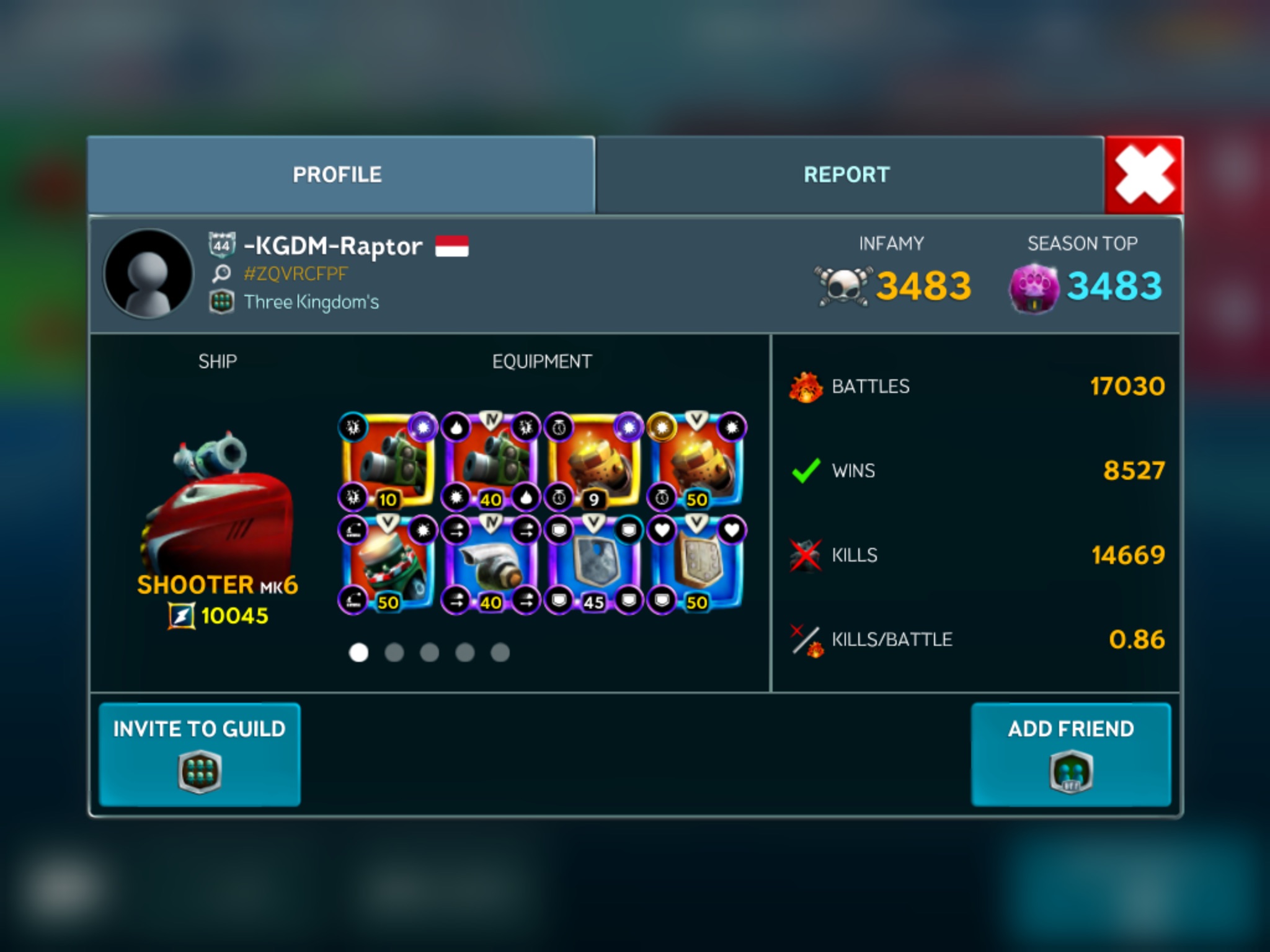Show the second equipment loadout page dot

tap(394, 652)
